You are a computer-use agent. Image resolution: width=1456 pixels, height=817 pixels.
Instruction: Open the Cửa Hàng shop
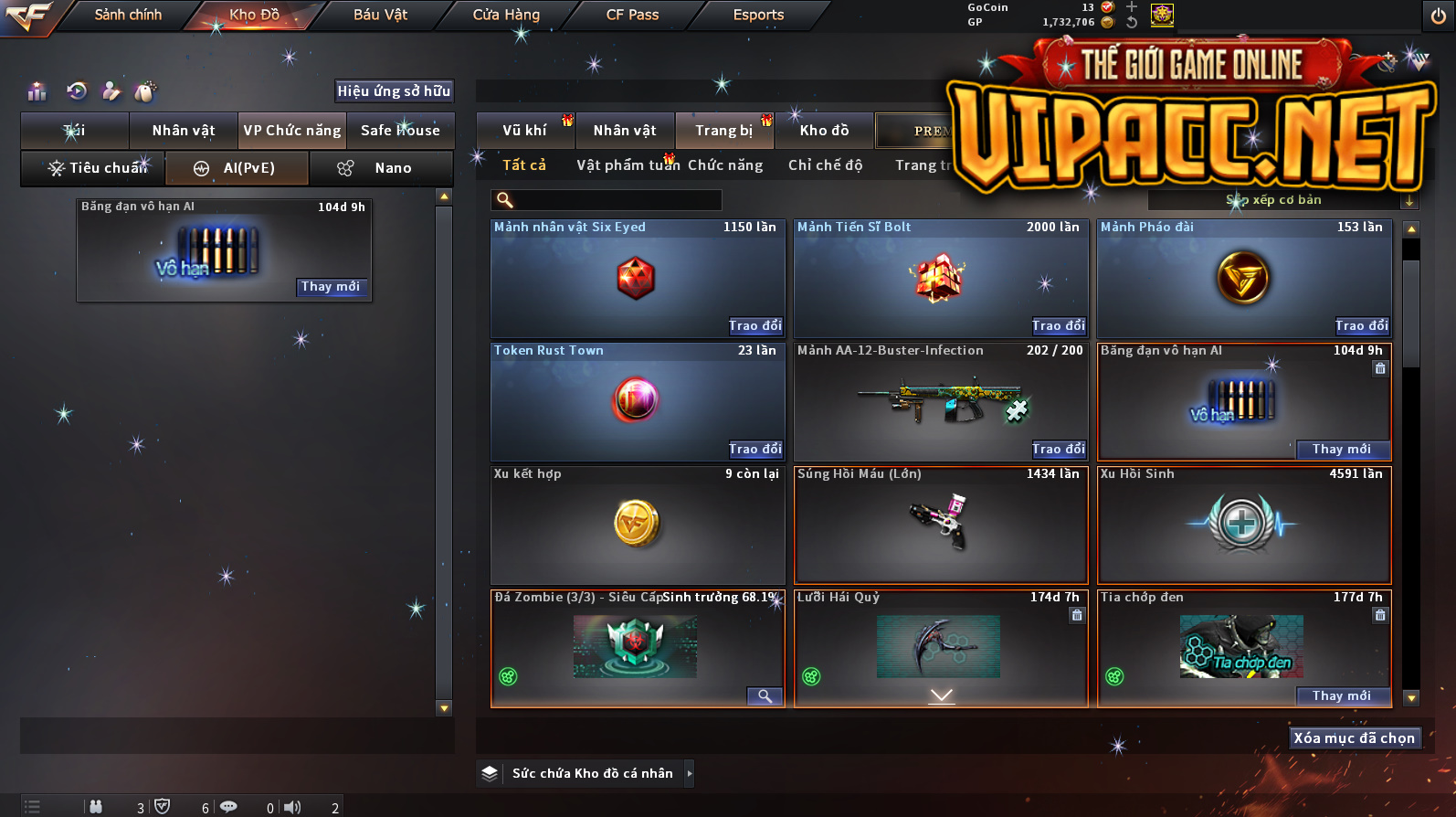coord(506,16)
